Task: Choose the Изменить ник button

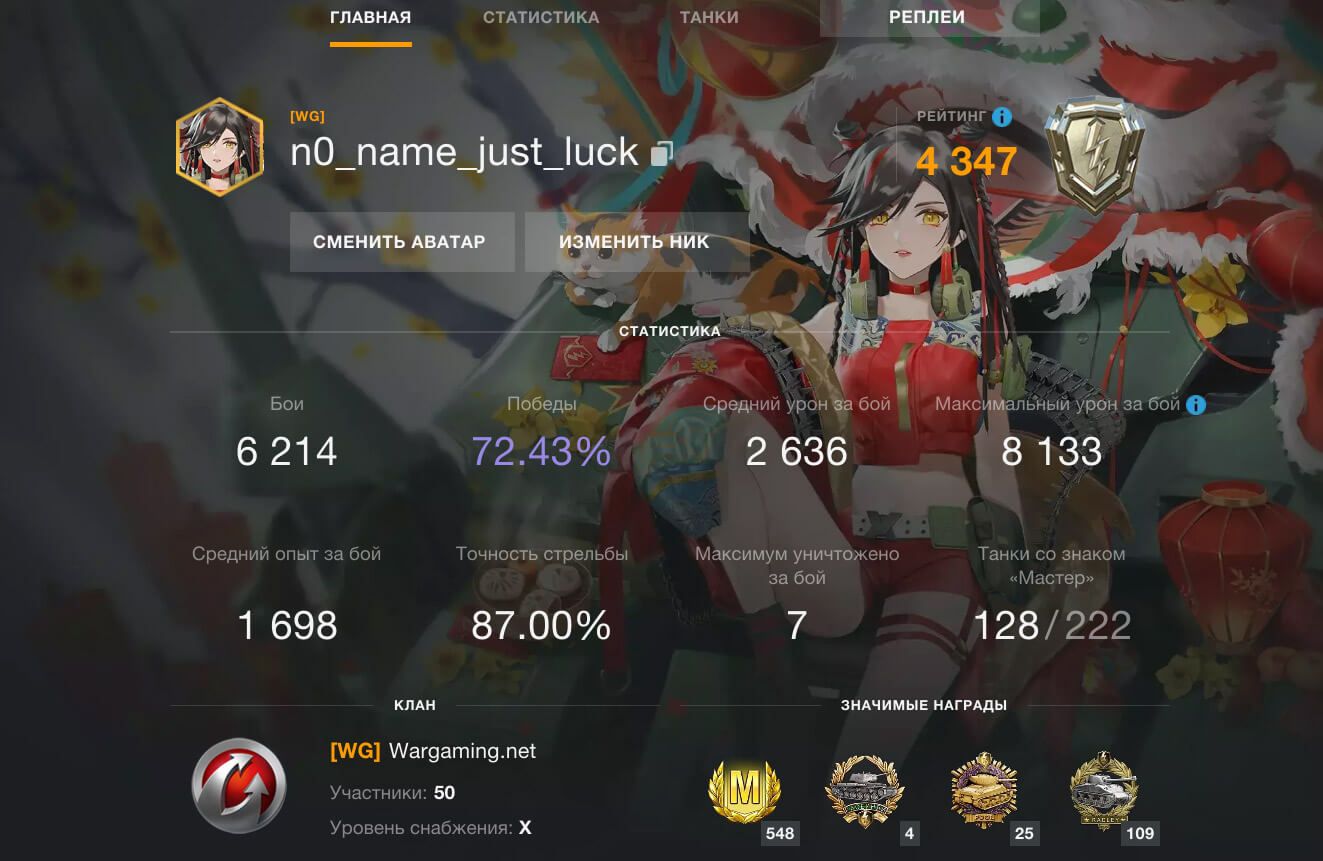Action: pos(634,242)
